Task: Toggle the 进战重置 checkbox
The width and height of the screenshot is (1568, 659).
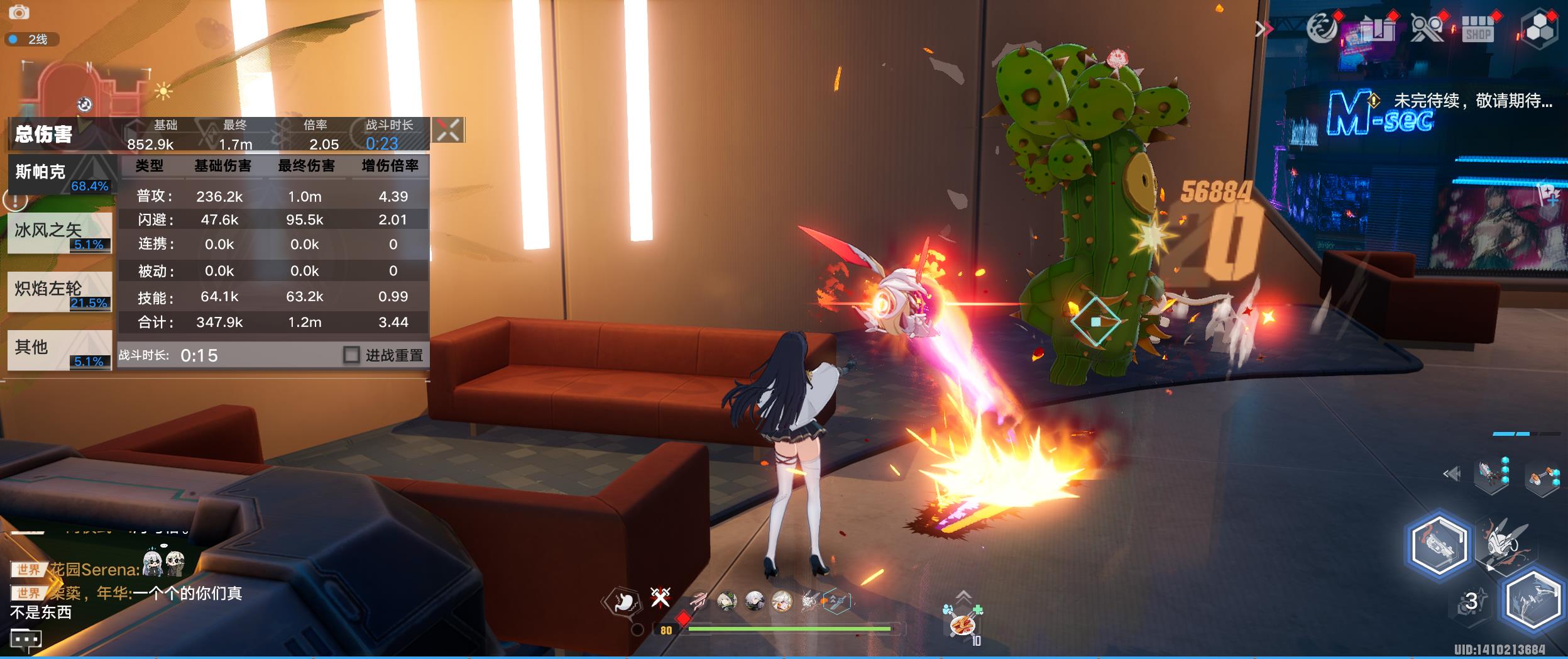Action: (351, 355)
